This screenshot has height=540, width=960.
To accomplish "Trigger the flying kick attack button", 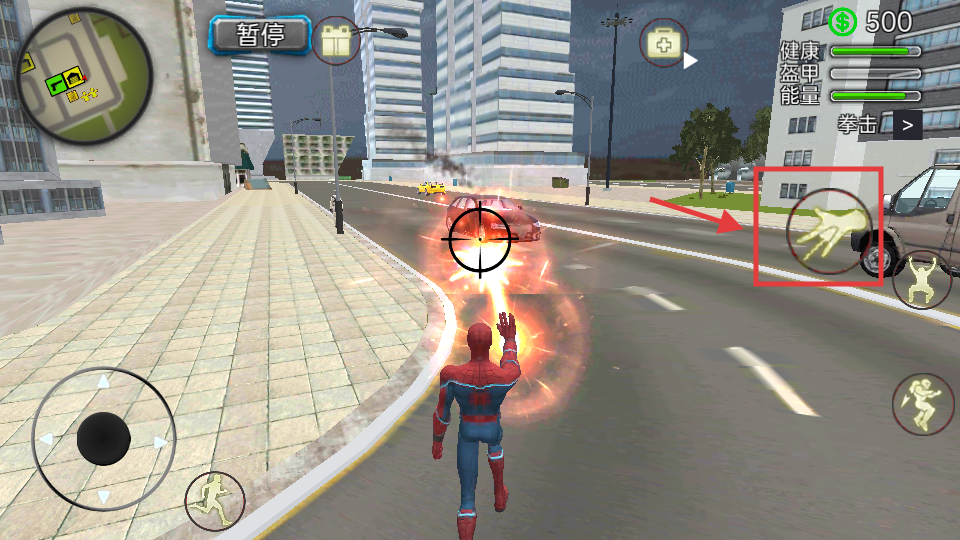I will (921, 404).
